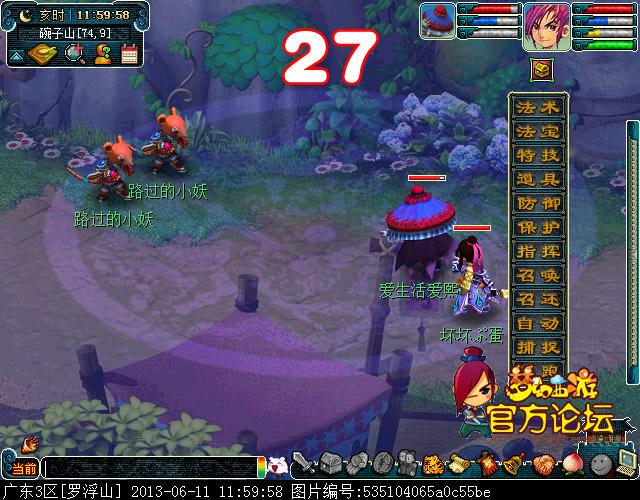This screenshot has height=500, width=640.
Task: Click the sword icon in bottom toolbar
Action: (x=303, y=464)
